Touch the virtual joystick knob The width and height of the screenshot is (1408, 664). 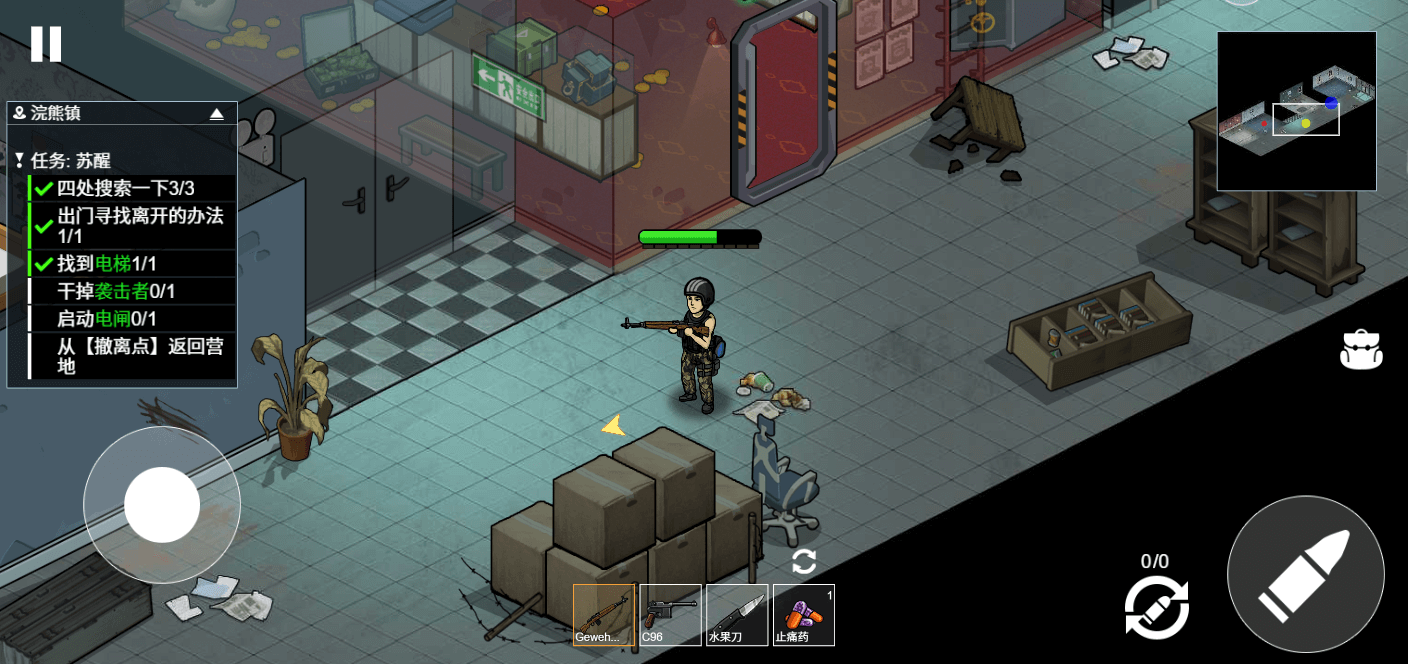pyautogui.click(x=162, y=505)
